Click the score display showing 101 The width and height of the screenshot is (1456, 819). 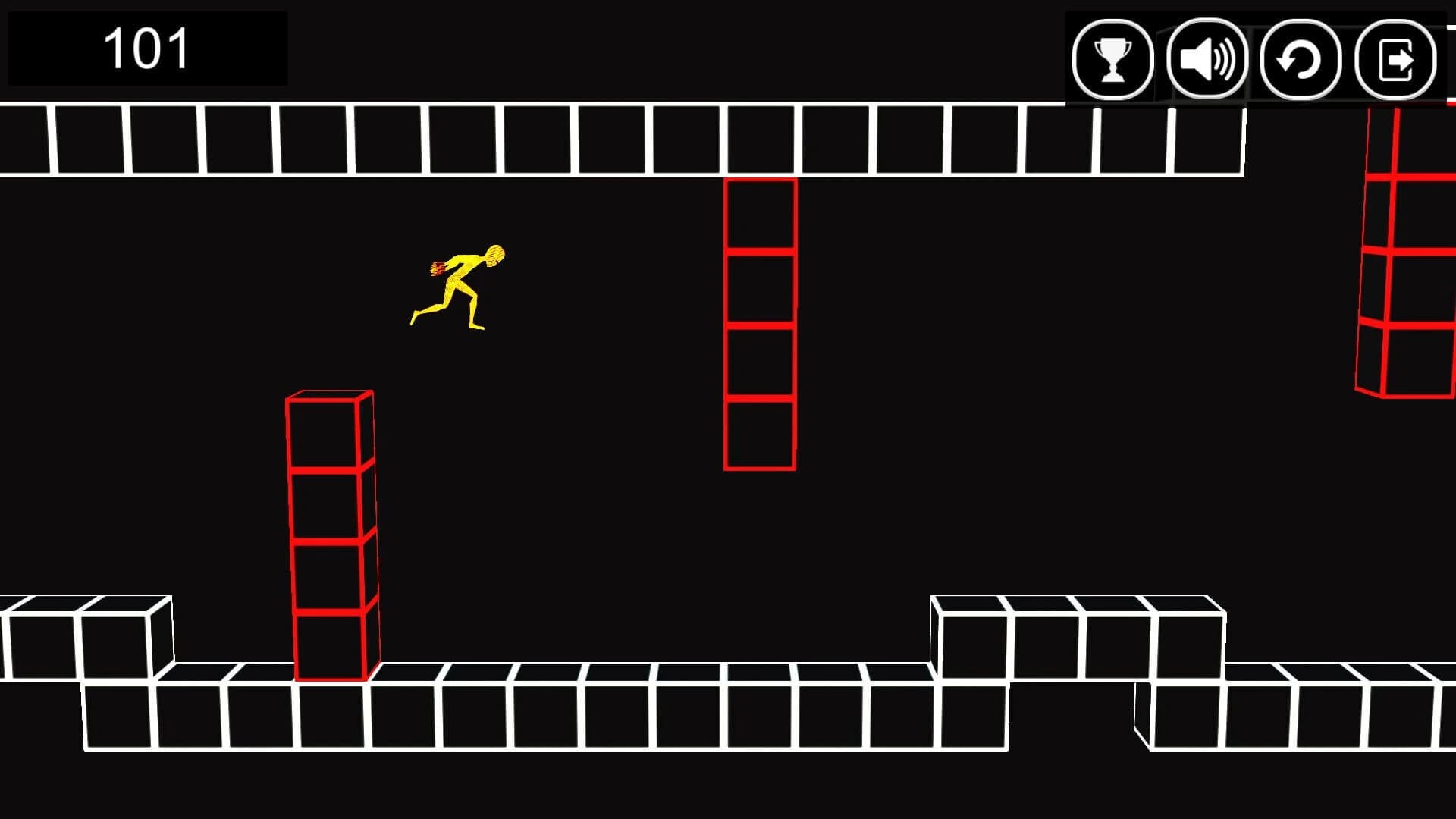pyautogui.click(x=148, y=49)
